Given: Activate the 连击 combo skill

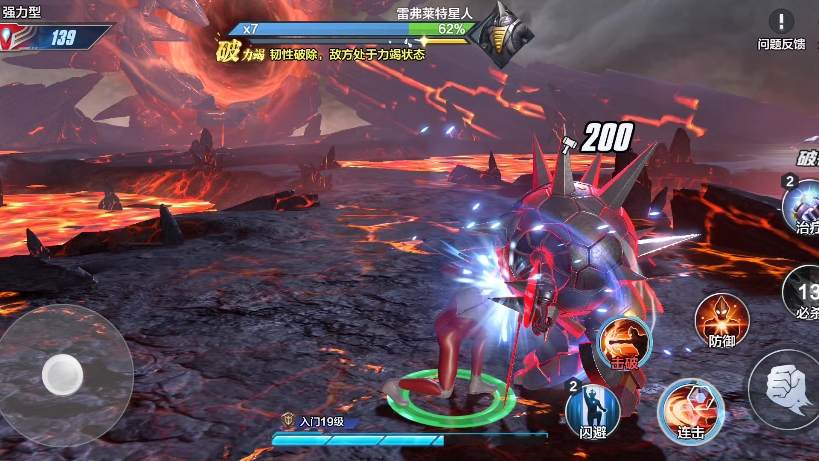Looking at the screenshot, I should coord(689,411).
